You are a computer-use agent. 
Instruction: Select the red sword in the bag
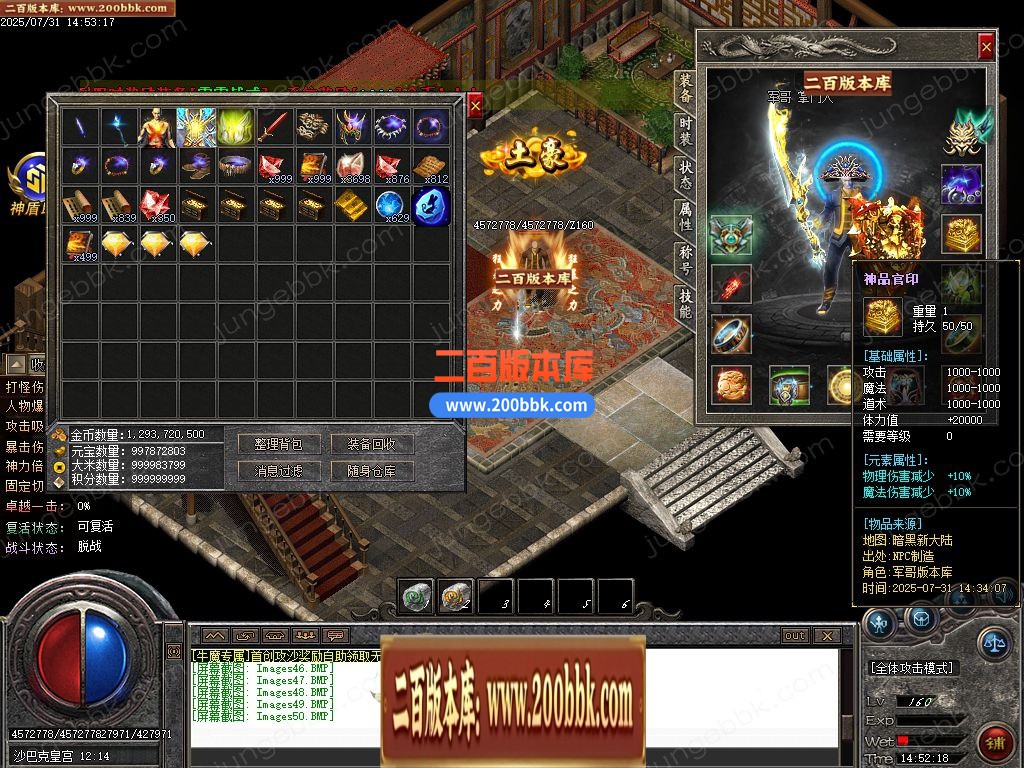(275, 127)
